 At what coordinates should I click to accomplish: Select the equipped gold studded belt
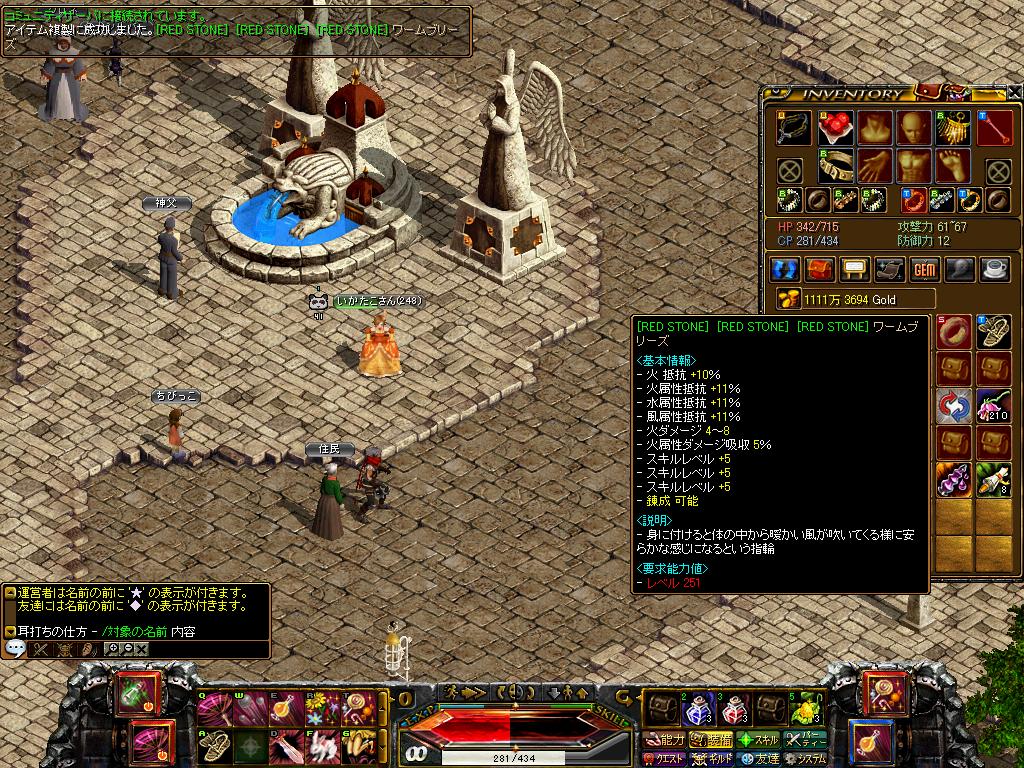[835, 165]
